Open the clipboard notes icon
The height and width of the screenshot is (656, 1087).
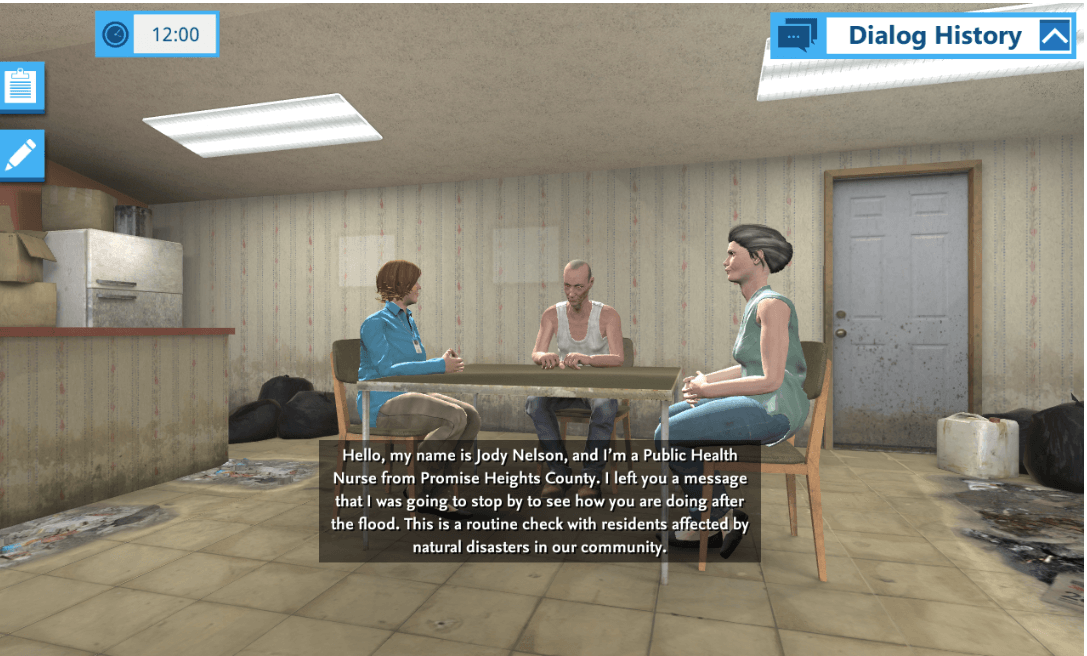(x=21, y=86)
